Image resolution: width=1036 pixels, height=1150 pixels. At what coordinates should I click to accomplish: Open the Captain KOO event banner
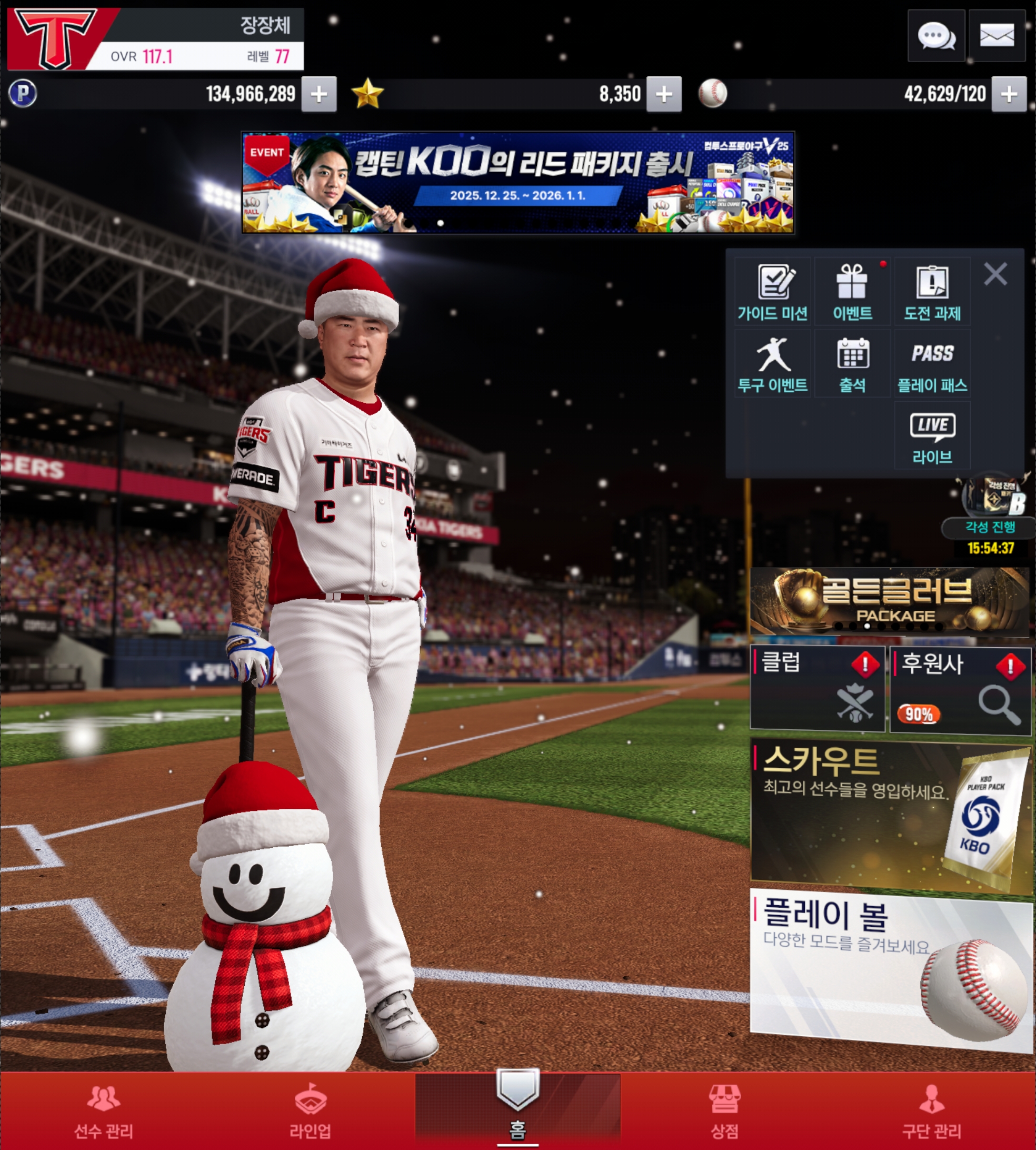coord(517,182)
